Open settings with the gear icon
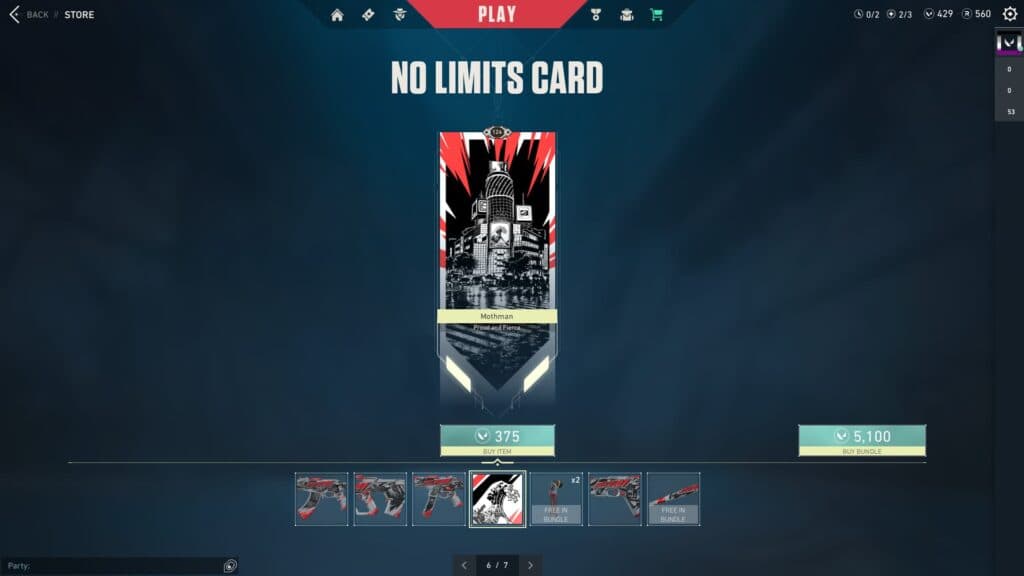This screenshot has width=1024, height=576. [x=1010, y=14]
